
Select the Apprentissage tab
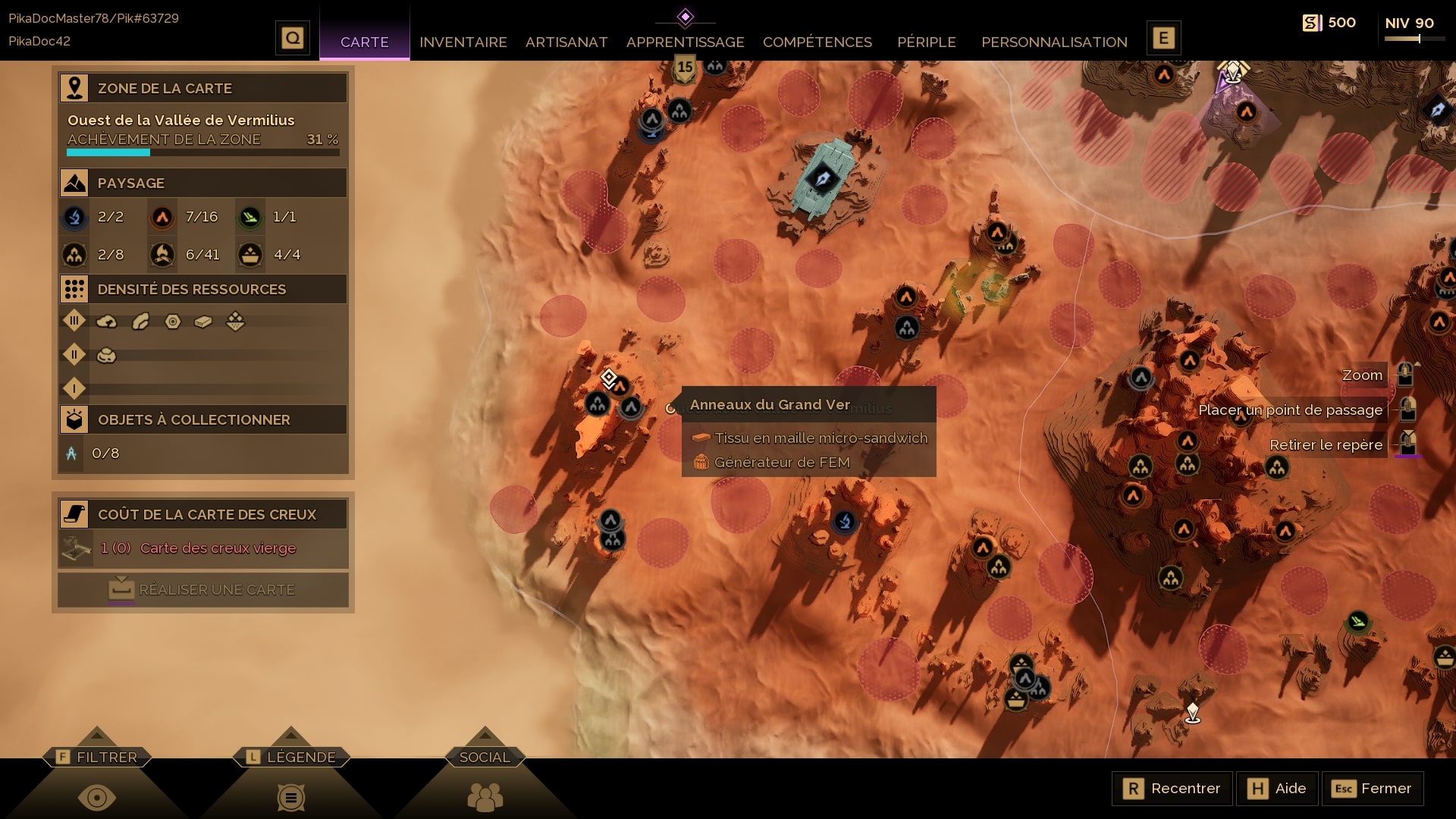click(685, 42)
